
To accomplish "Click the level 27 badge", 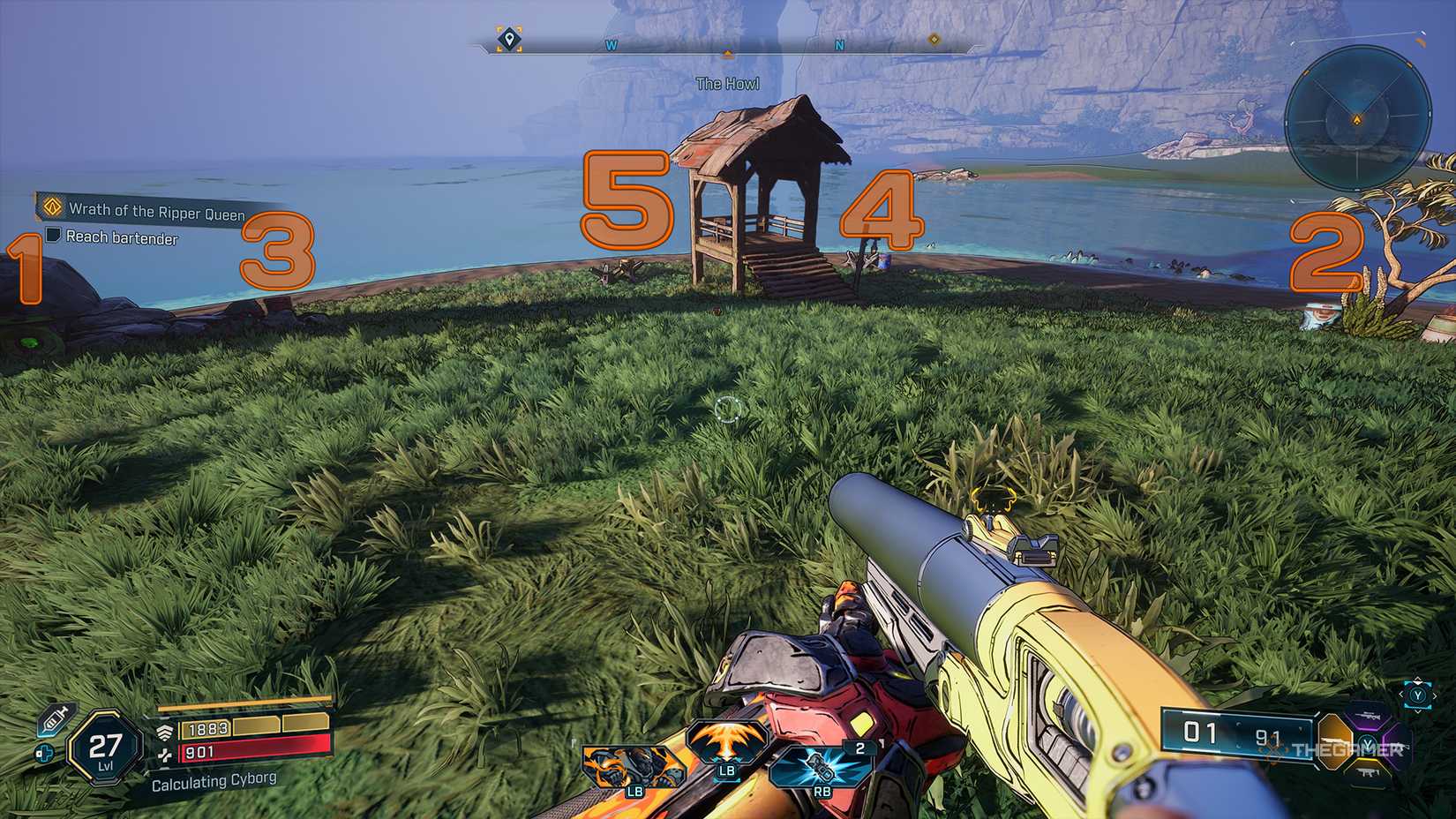I will point(103,747).
